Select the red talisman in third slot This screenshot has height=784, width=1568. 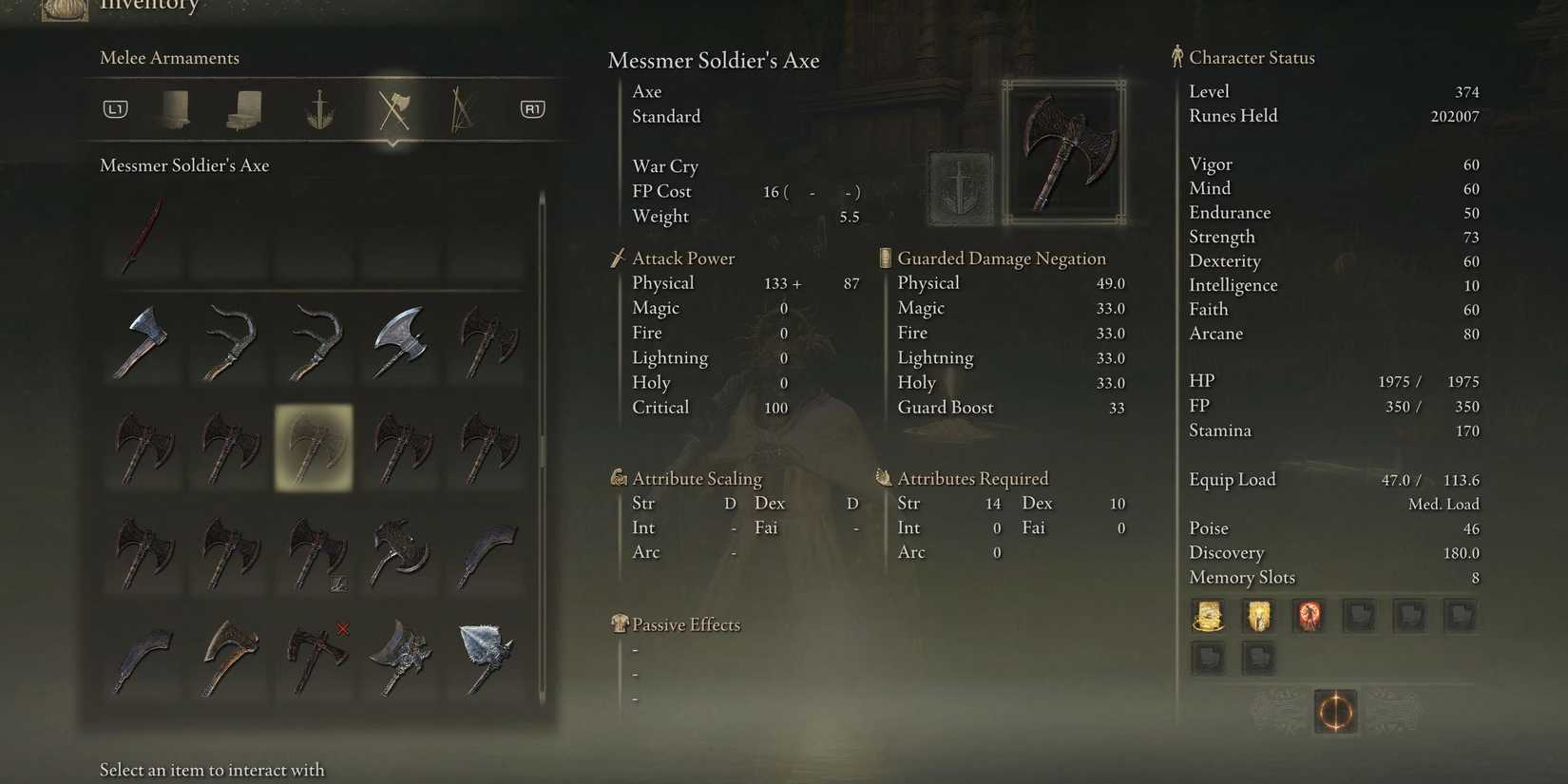[x=1309, y=616]
